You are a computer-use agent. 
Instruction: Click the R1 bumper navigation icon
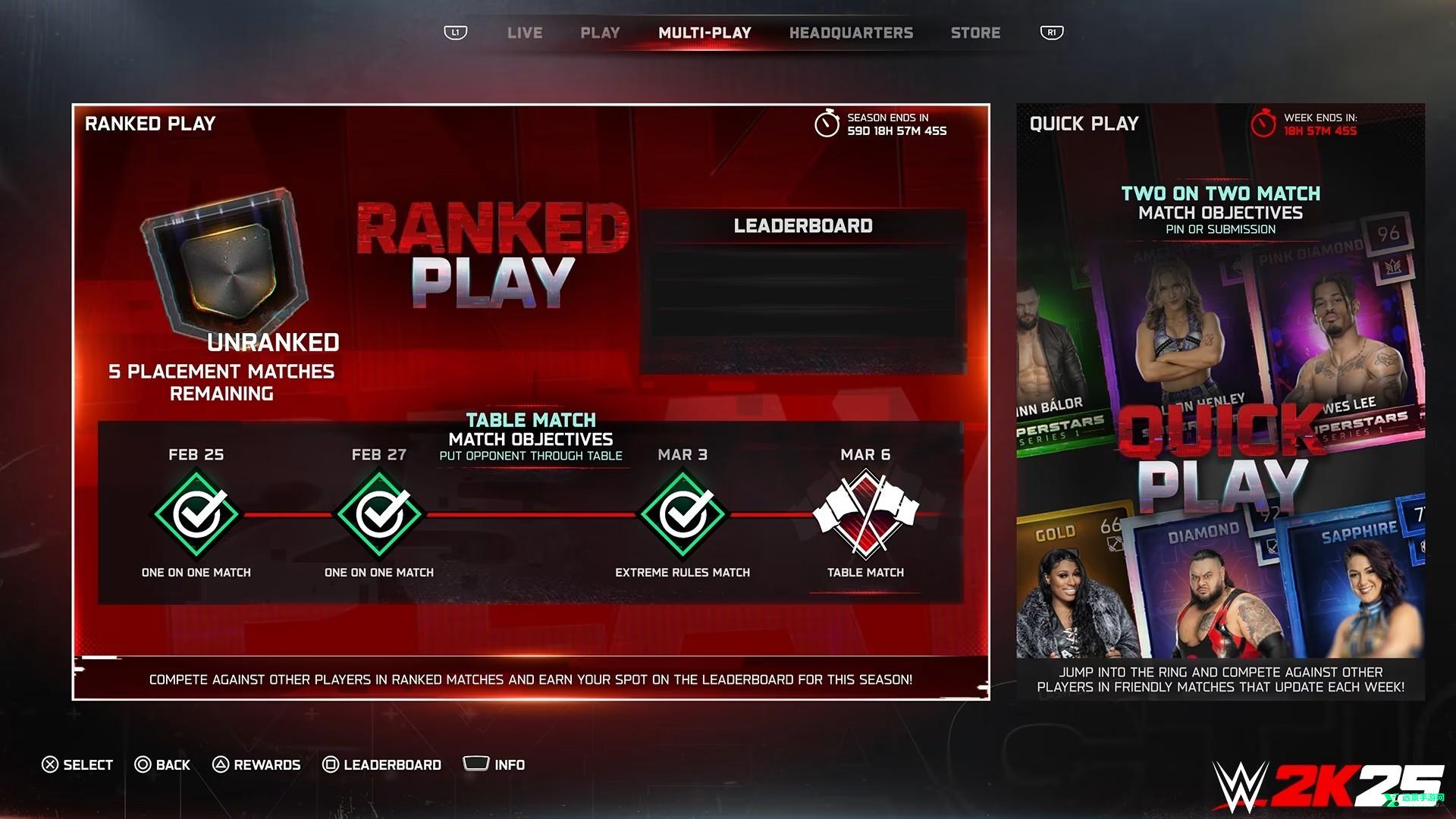1051,33
